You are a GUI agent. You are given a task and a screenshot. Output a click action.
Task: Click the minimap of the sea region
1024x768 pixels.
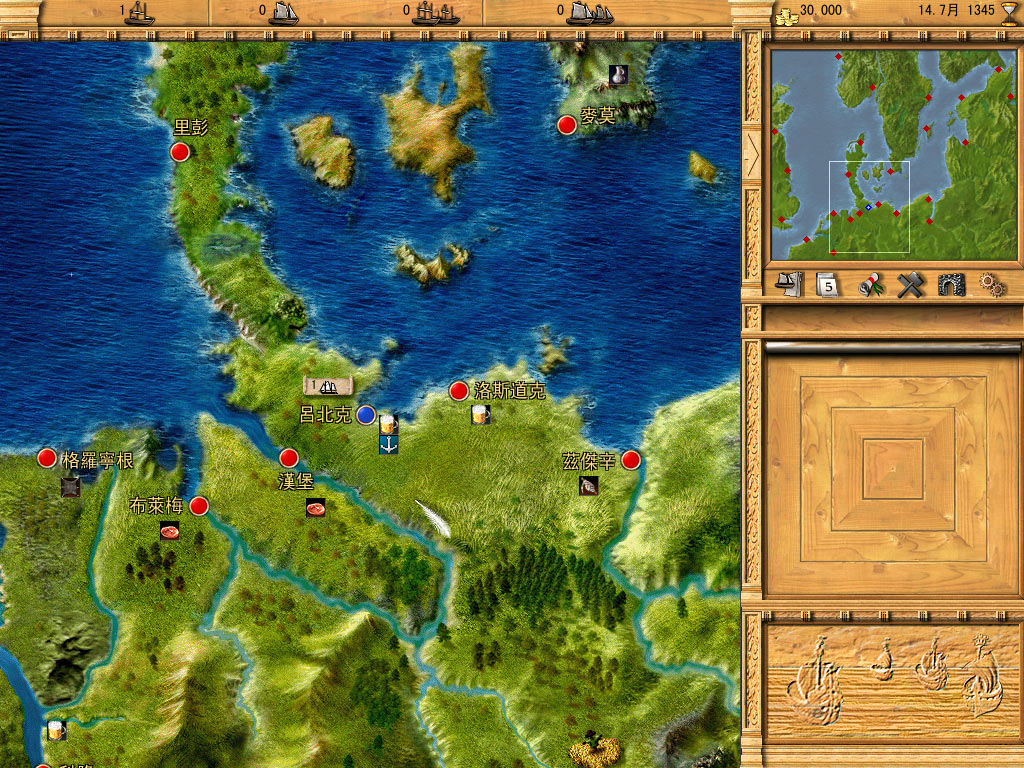pyautogui.click(x=888, y=153)
